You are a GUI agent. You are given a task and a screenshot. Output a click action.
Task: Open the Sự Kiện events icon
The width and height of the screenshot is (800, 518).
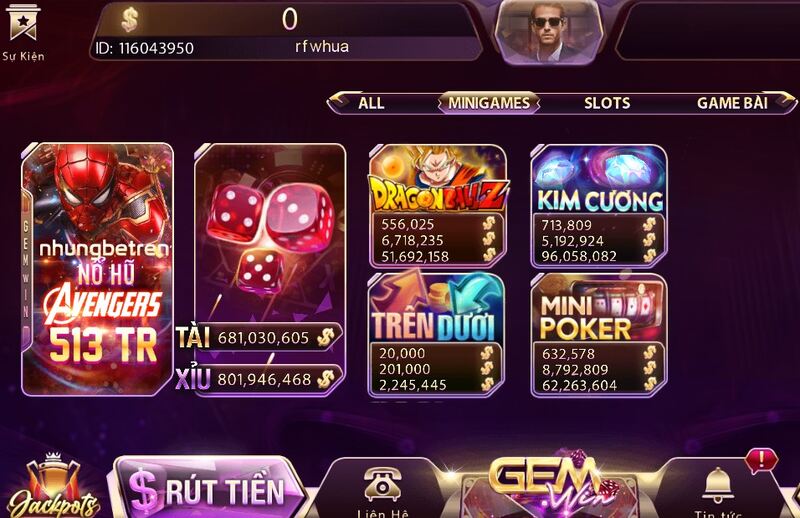click(23, 30)
